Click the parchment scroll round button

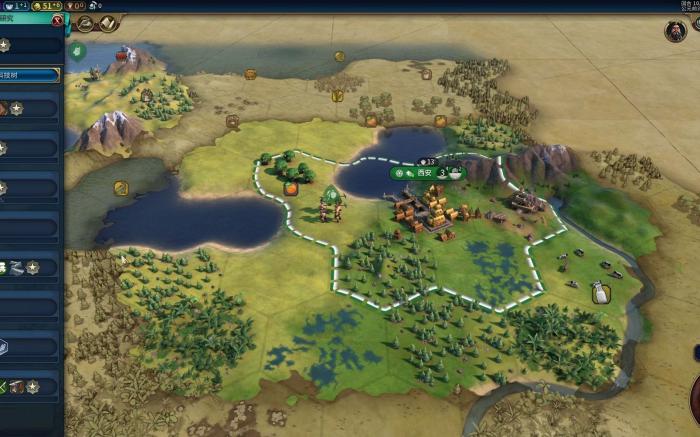(x=106, y=23)
